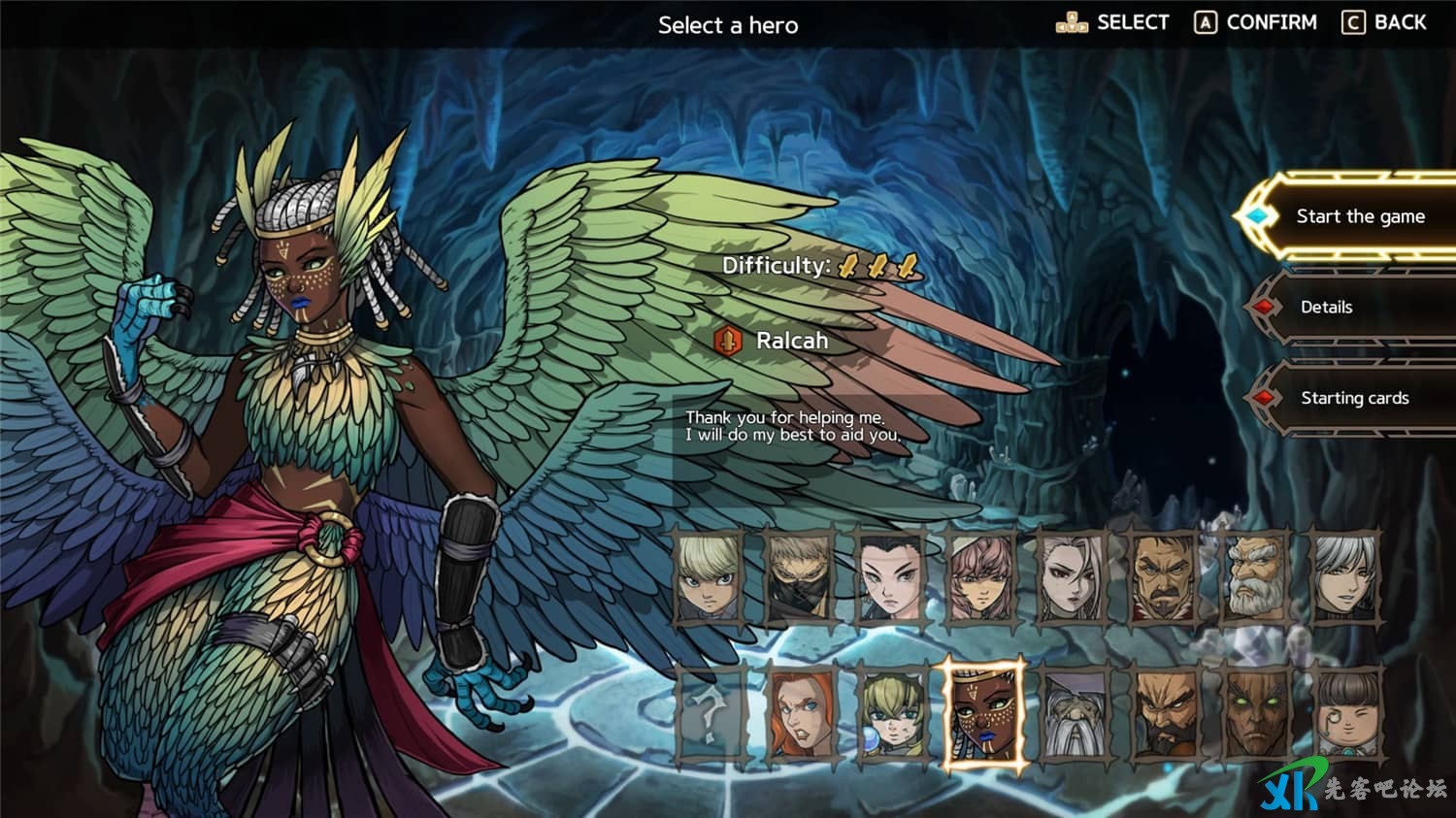1456x818 pixels.
Task: Pick the angry red-haired woman portrait
Action: (800, 716)
